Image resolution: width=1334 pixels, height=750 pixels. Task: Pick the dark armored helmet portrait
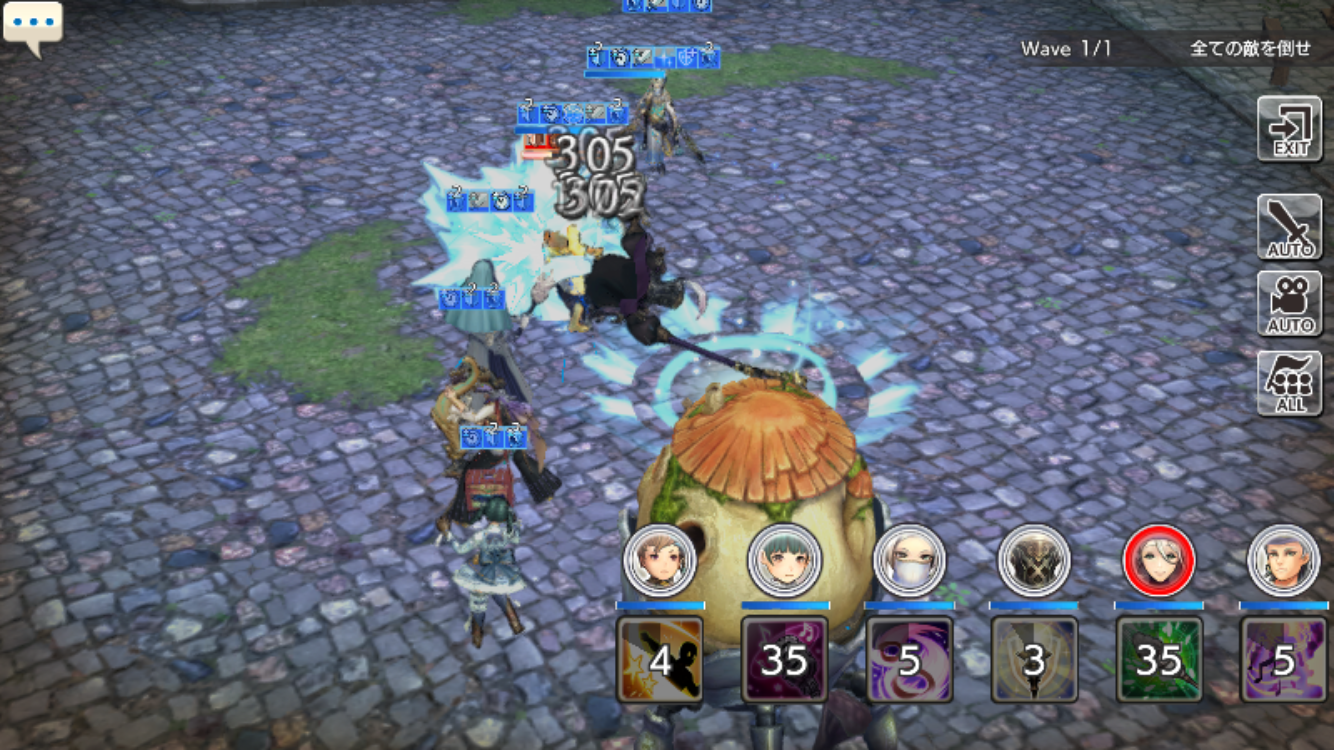(1034, 560)
